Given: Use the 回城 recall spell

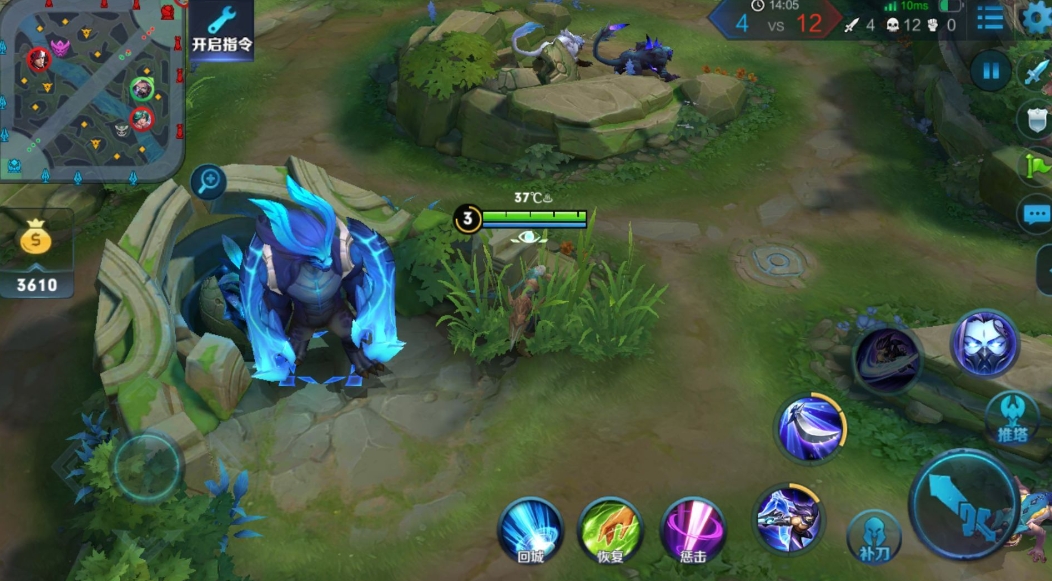Looking at the screenshot, I should tap(530, 529).
